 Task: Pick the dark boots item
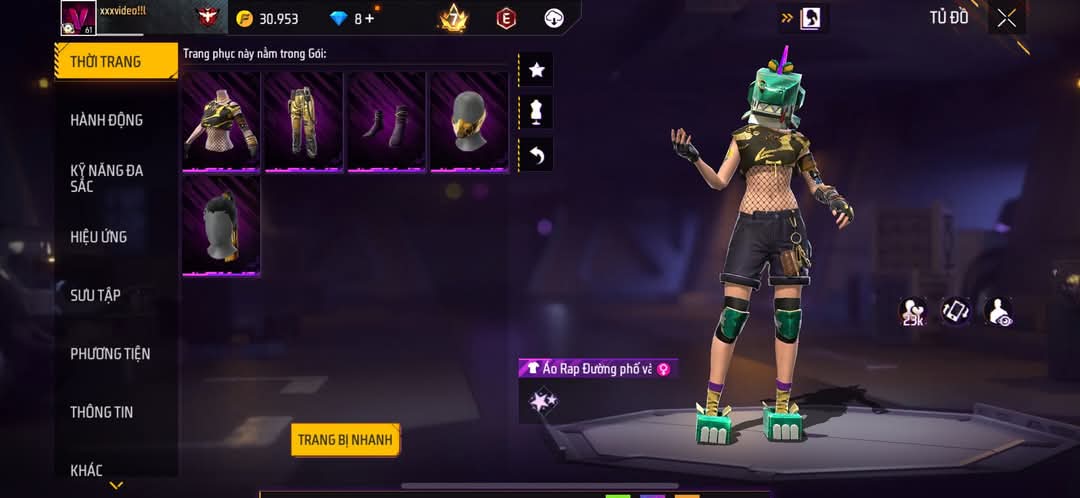pos(386,121)
